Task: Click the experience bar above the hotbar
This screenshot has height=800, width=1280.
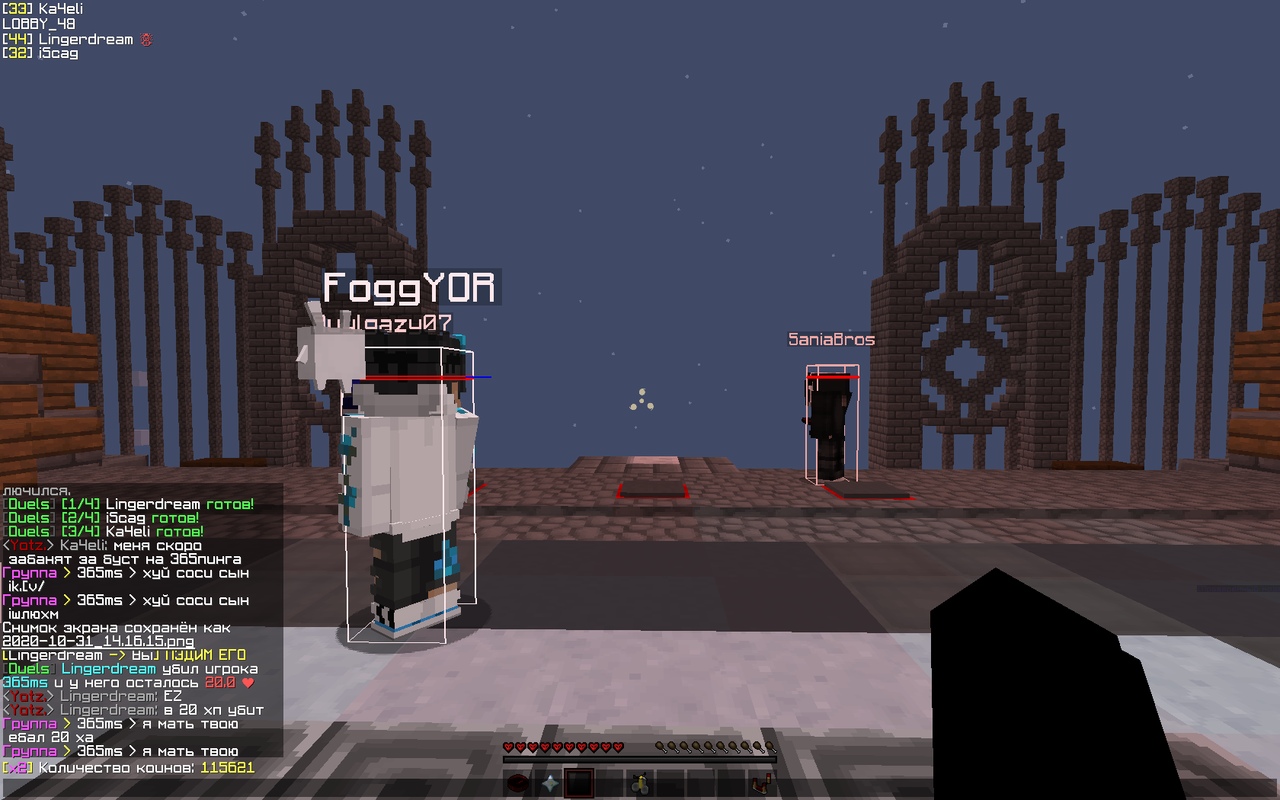Action: (640, 758)
